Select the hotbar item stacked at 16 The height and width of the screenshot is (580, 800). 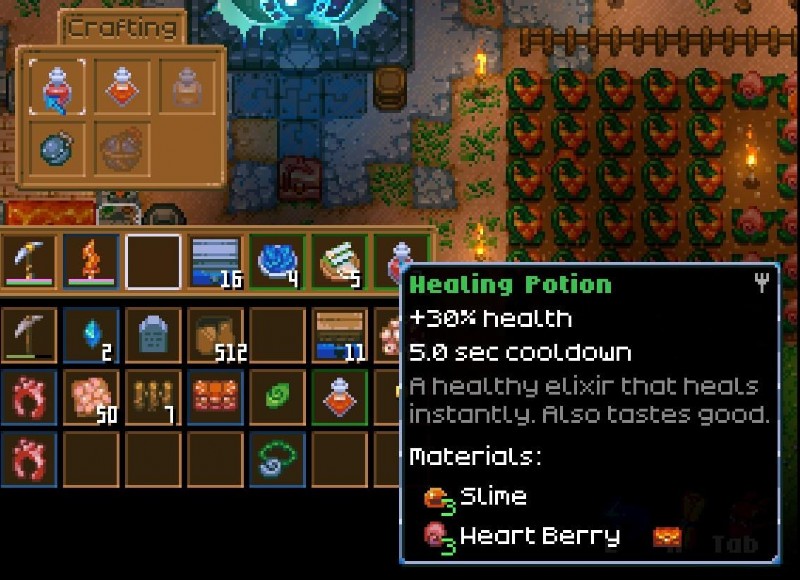(215, 262)
